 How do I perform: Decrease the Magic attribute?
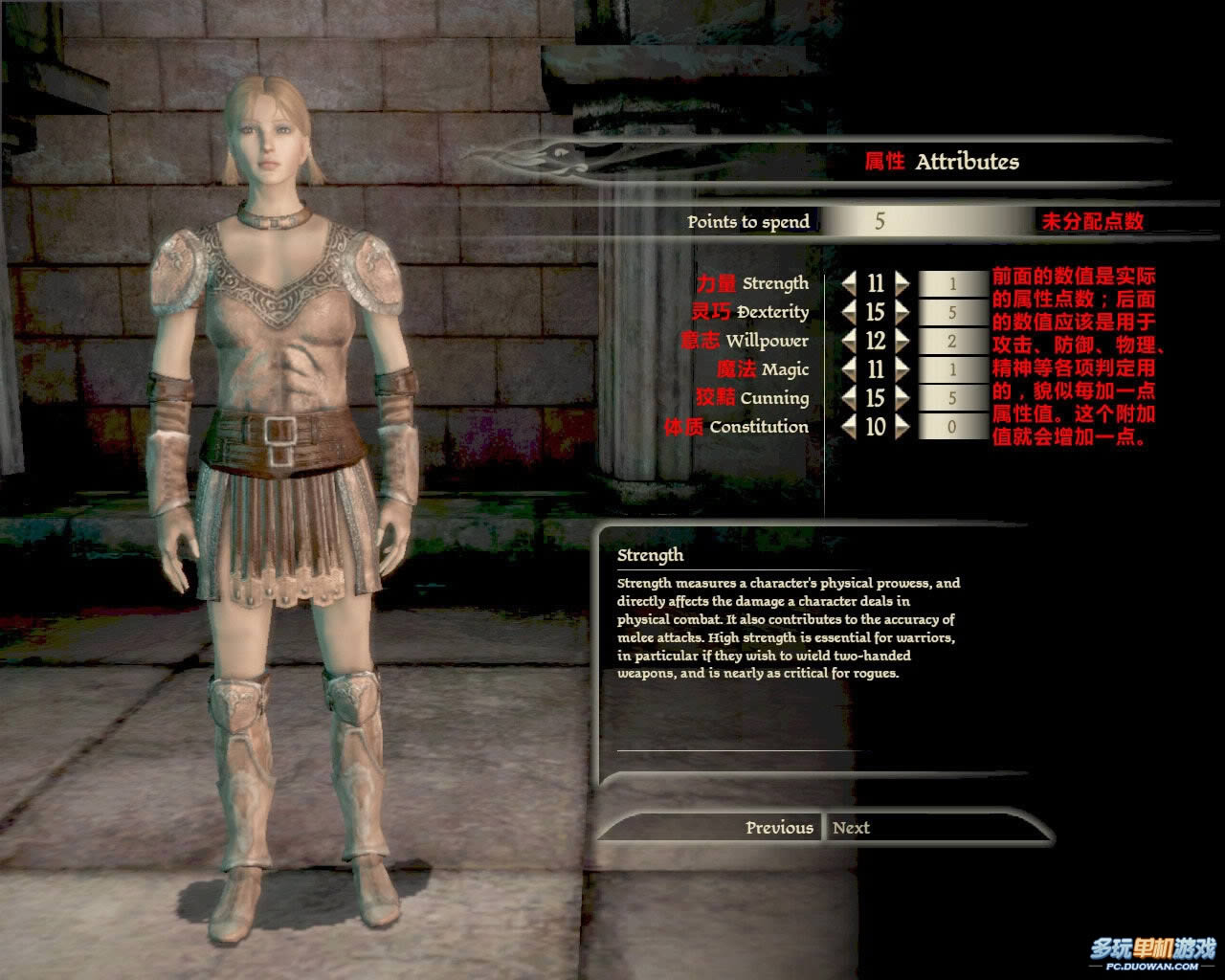[849, 369]
